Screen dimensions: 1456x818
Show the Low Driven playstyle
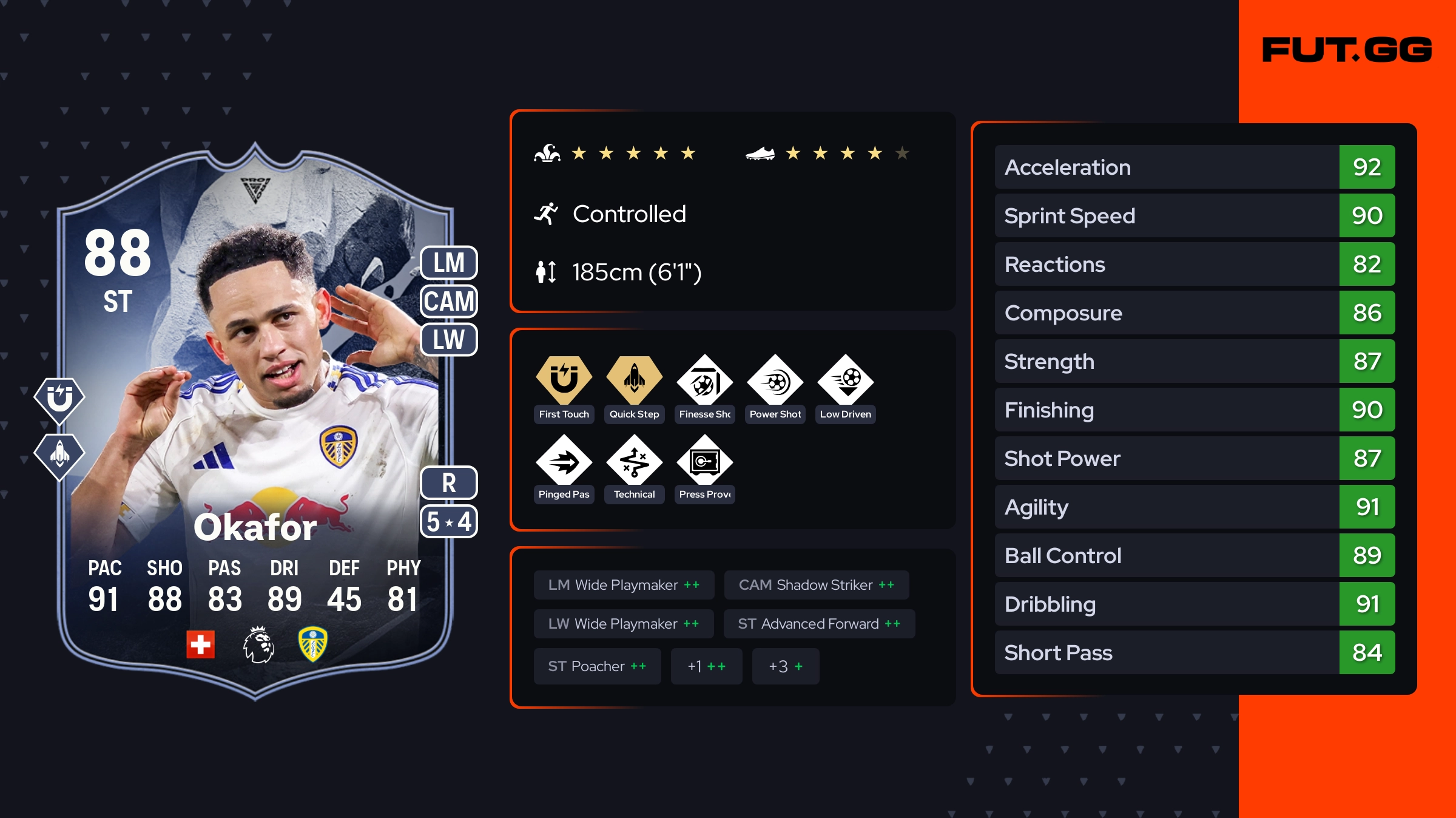click(x=845, y=382)
